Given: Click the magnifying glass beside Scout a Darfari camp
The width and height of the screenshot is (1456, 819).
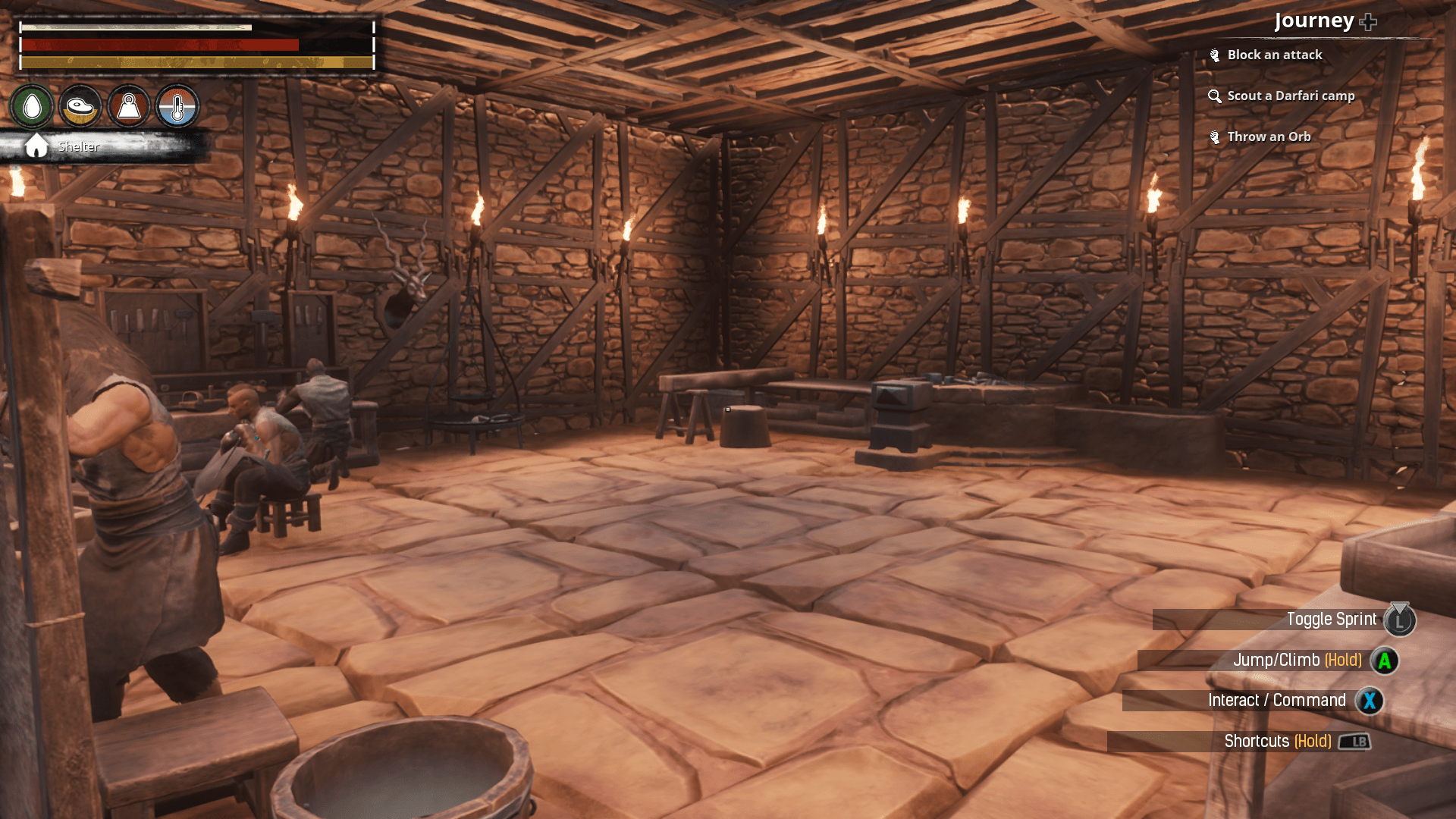Looking at the screenshot, I should pyautogui.click(x=1214, y=96).
